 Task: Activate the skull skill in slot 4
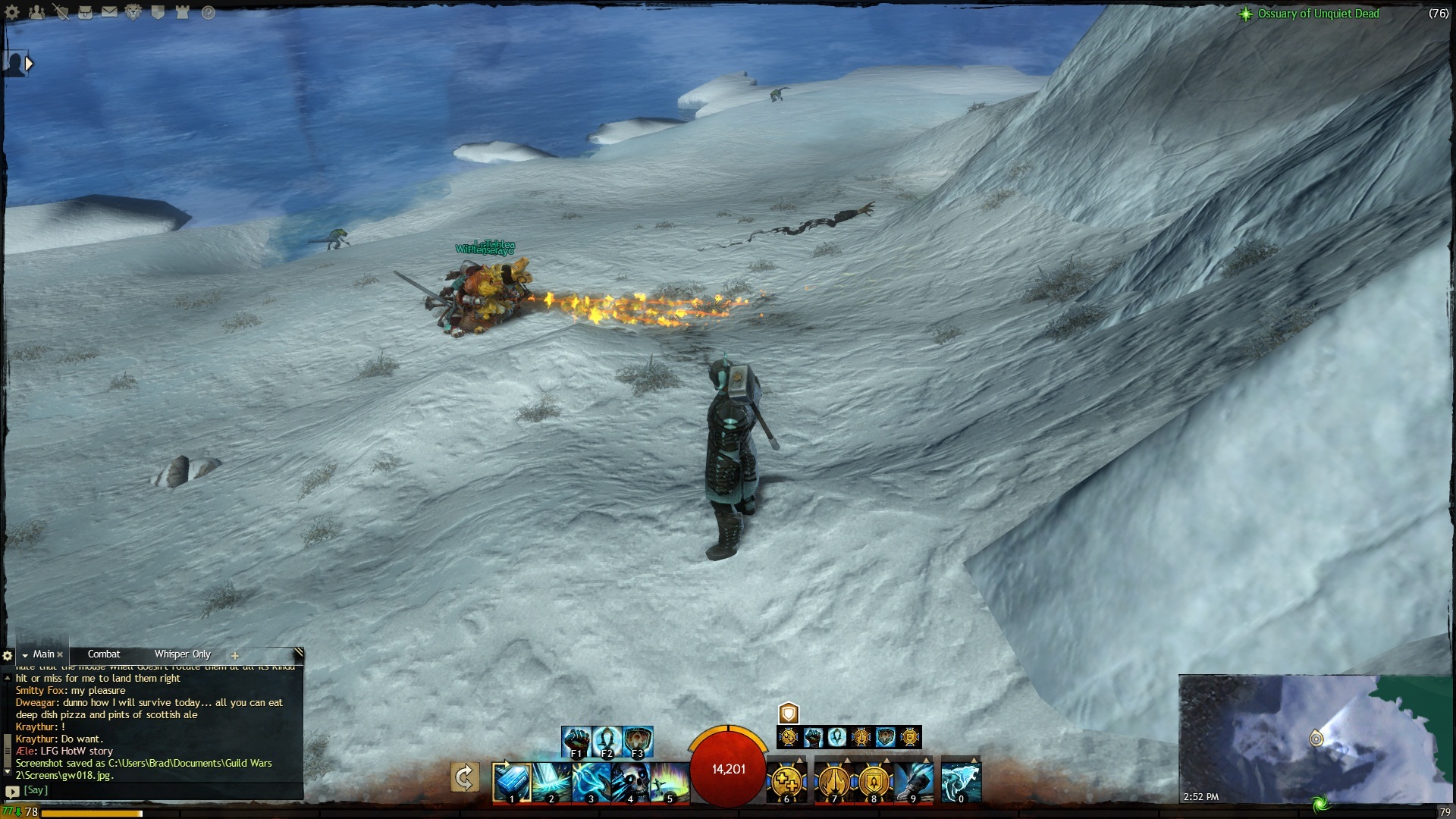point(629,782)
